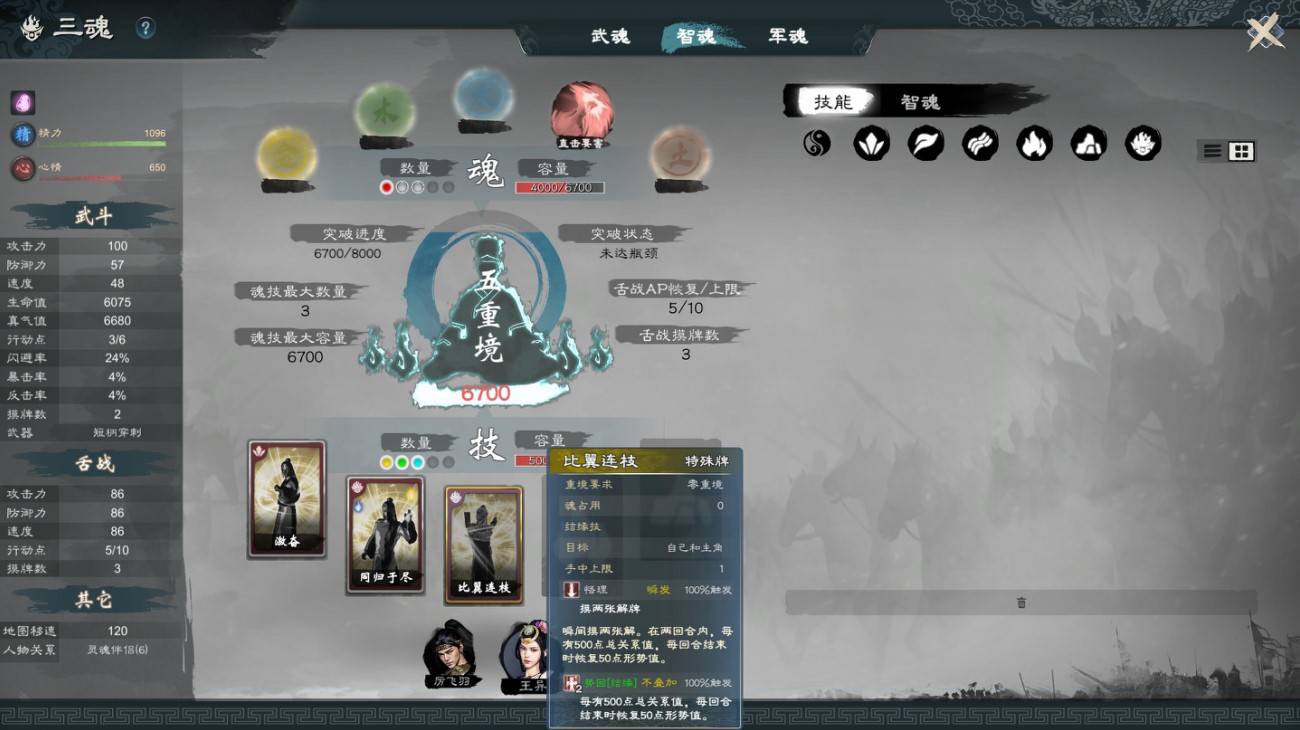Click the 首 button at bottom right
Screen dimensions: 1300x730
1021,601
